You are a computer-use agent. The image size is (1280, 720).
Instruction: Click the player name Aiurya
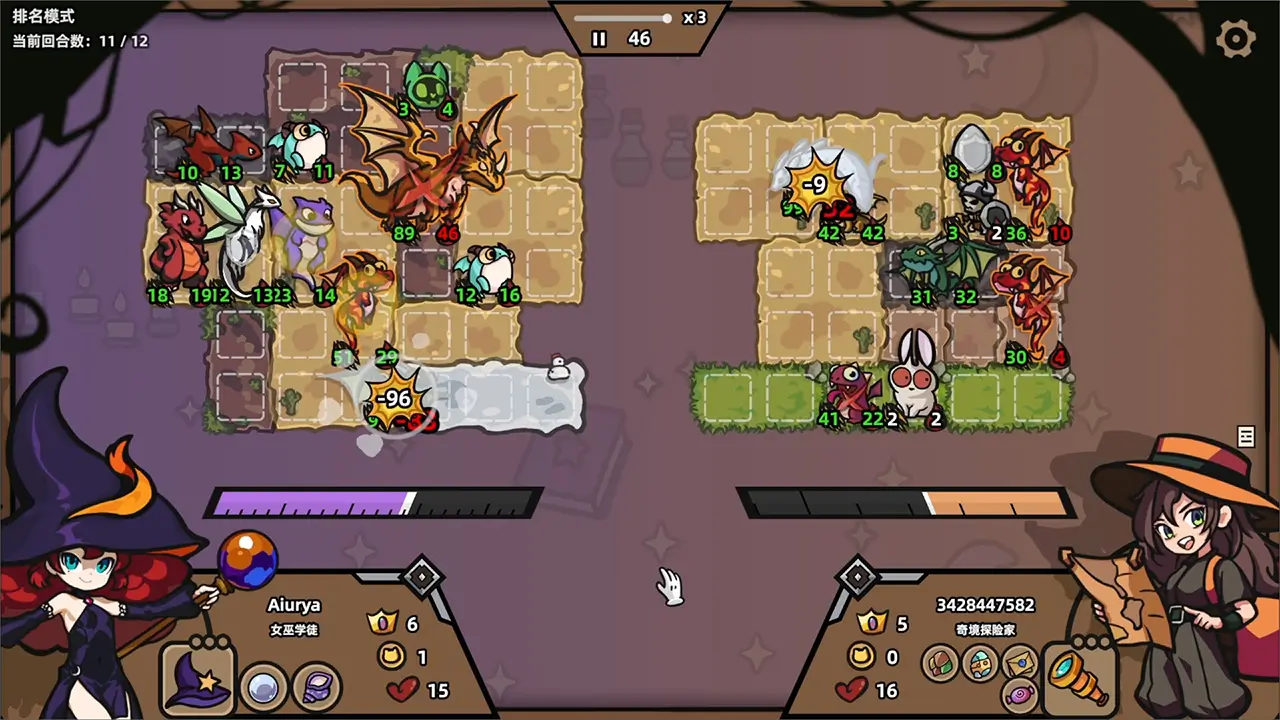296,605
